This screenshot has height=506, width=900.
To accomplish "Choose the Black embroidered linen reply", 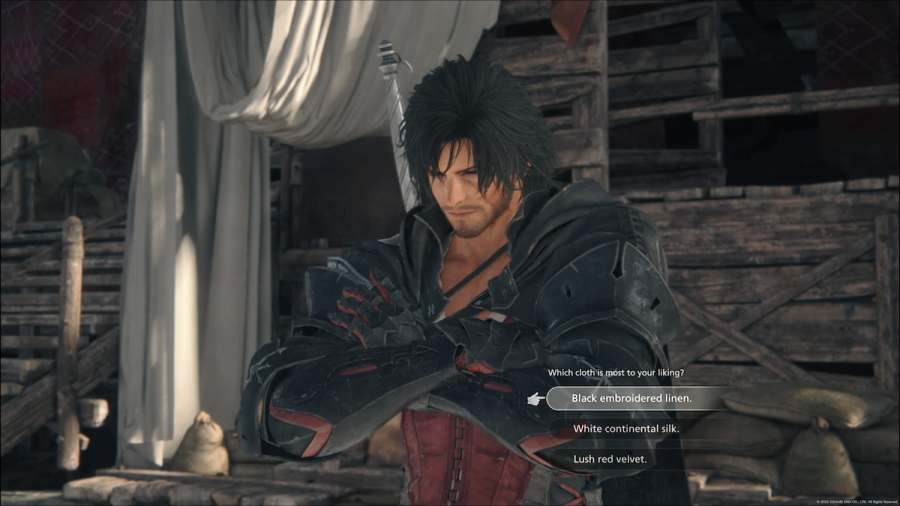I will click(632, 398).
